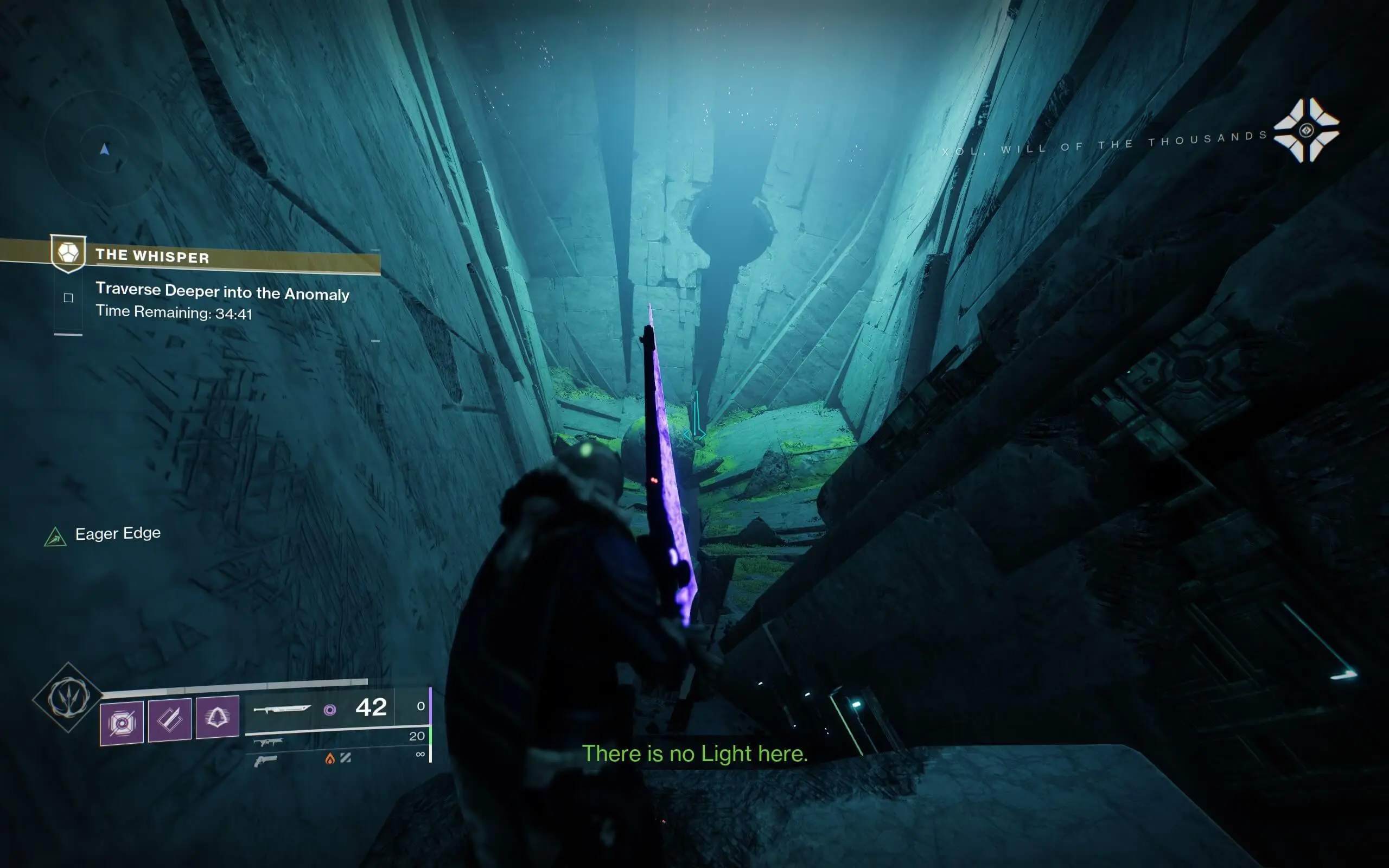Use the knife melee ability
Viewport: 1389px width, 868px height.
tap(169, 719)
